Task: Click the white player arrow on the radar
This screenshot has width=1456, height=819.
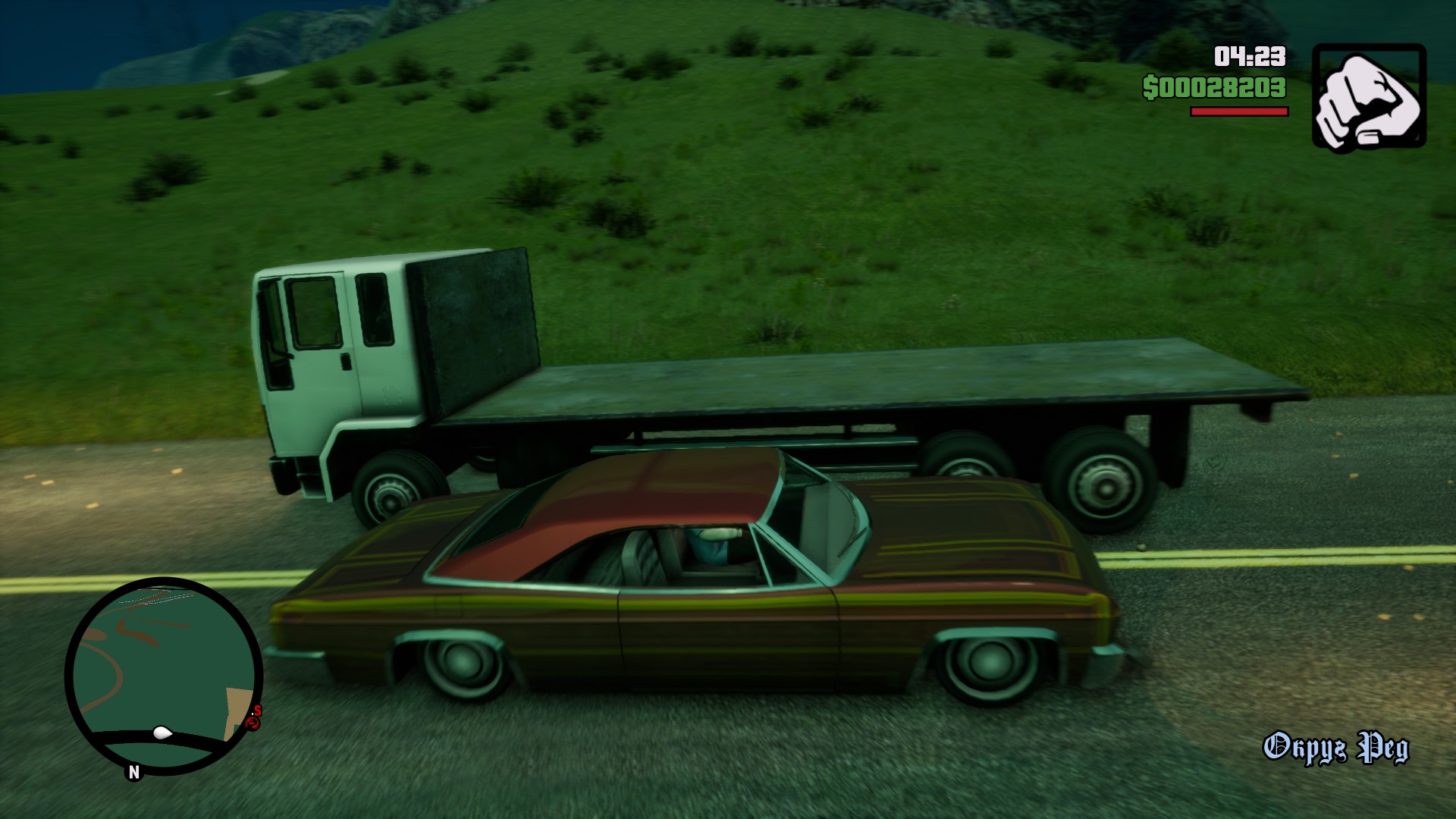Action: coord(162,733)
